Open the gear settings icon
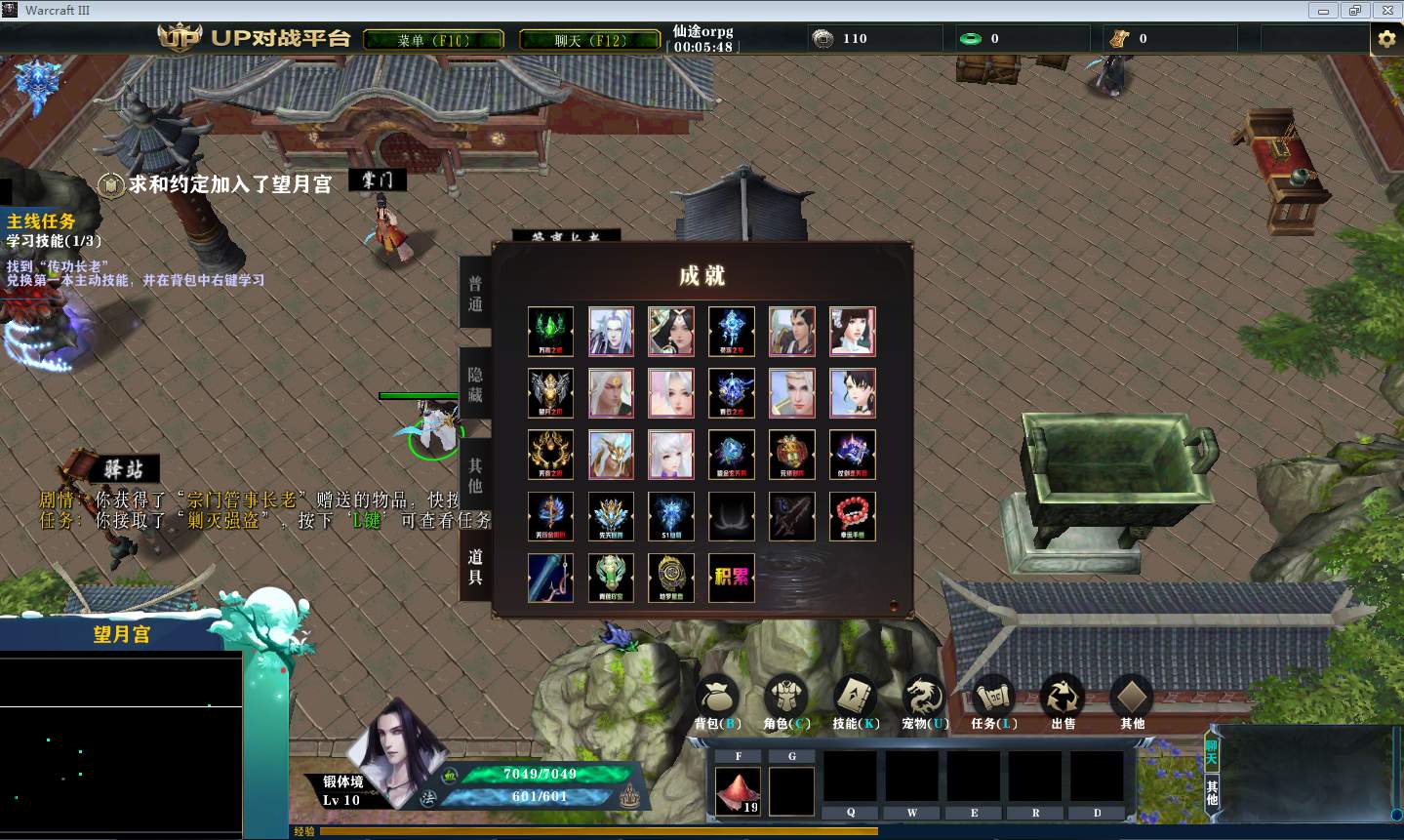The height and width of the screenshot is (840, 1404). [1385, 39]
